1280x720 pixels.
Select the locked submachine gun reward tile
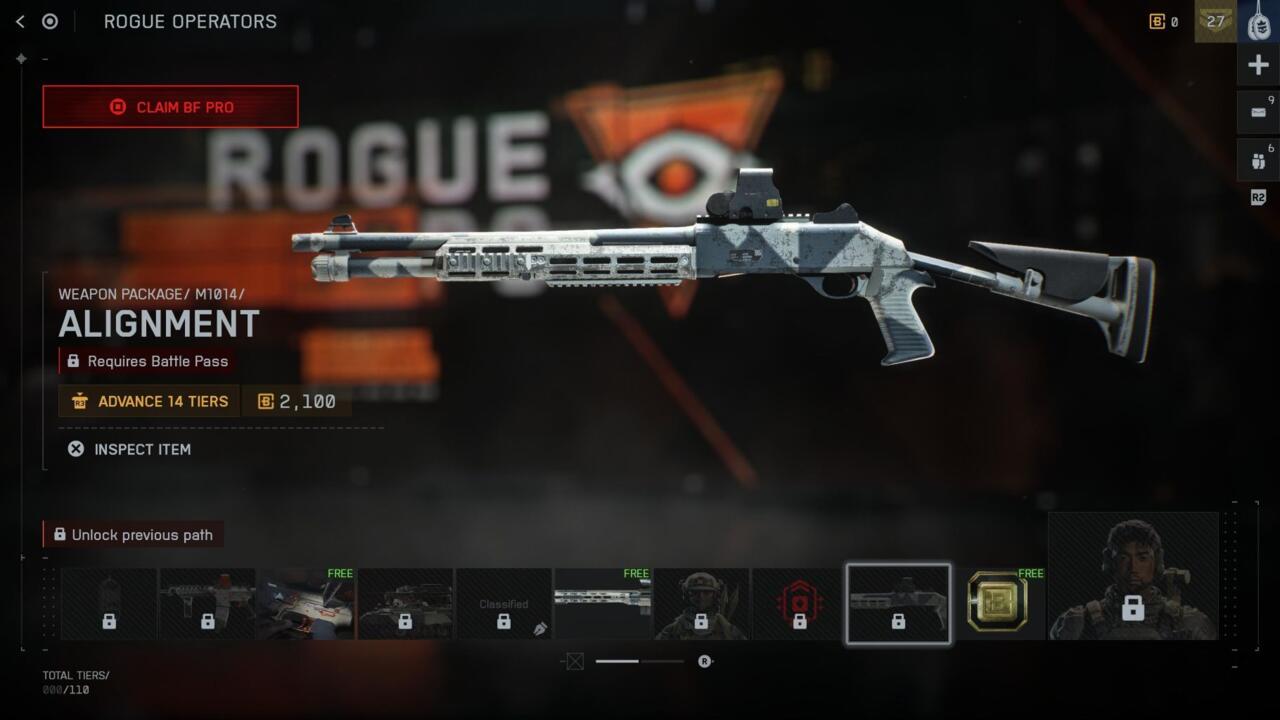[207, 604]
